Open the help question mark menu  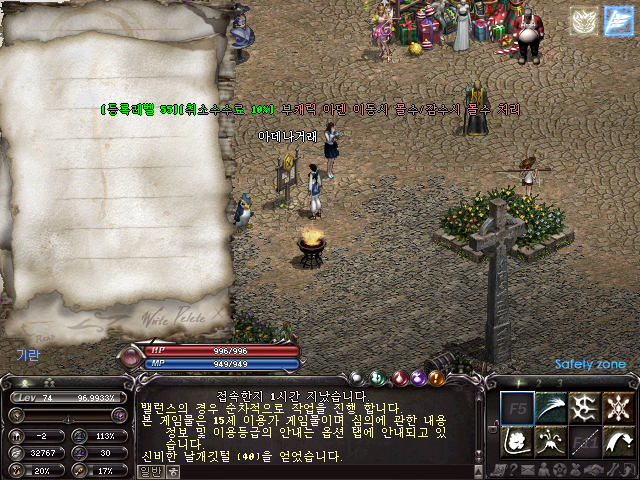[x=511, y=468]
